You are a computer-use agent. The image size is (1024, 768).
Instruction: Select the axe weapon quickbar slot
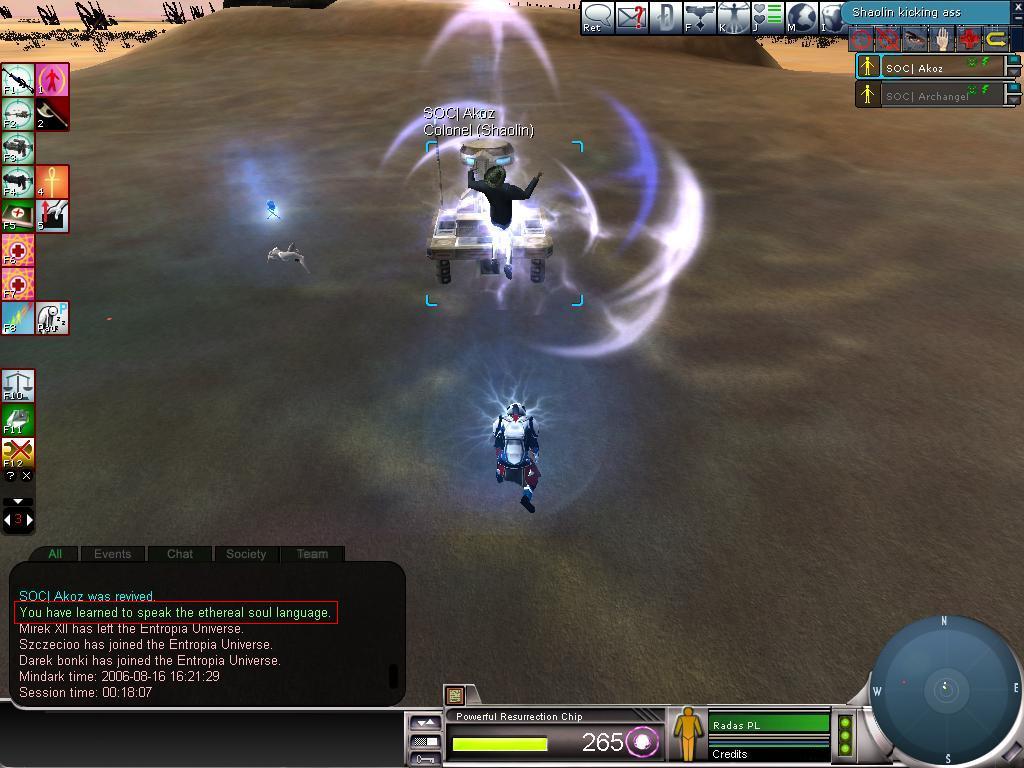pos(52,113)
